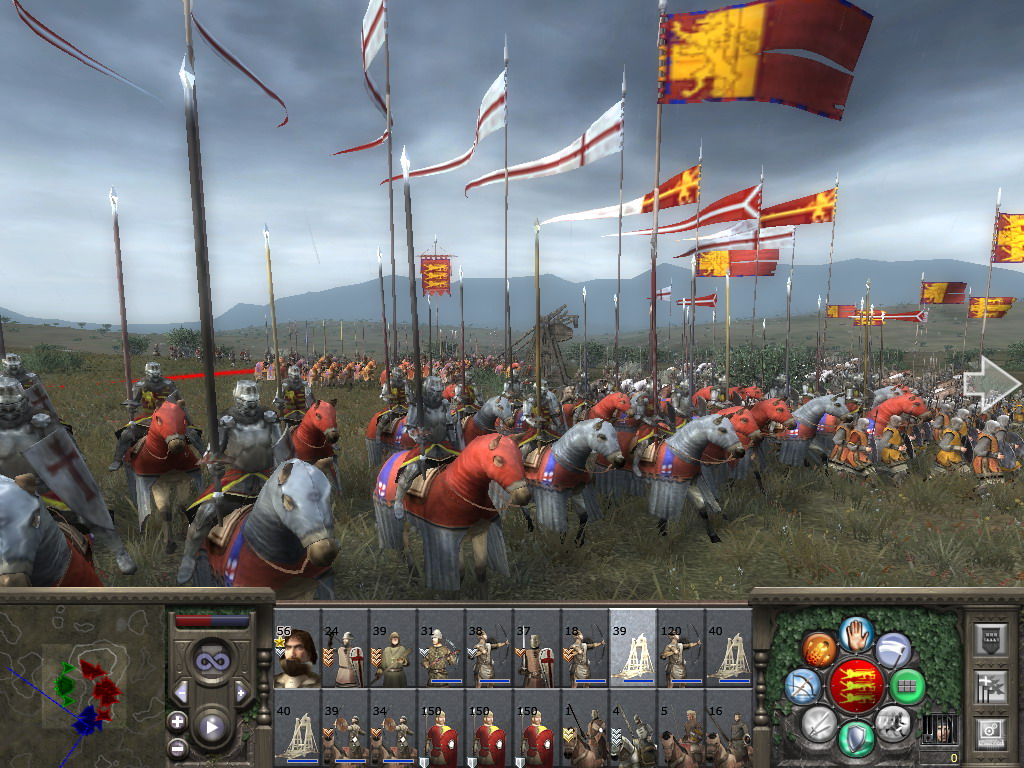
Task: Toggle flaming ammunition fire icon
Action: click(x=819, y=650)
